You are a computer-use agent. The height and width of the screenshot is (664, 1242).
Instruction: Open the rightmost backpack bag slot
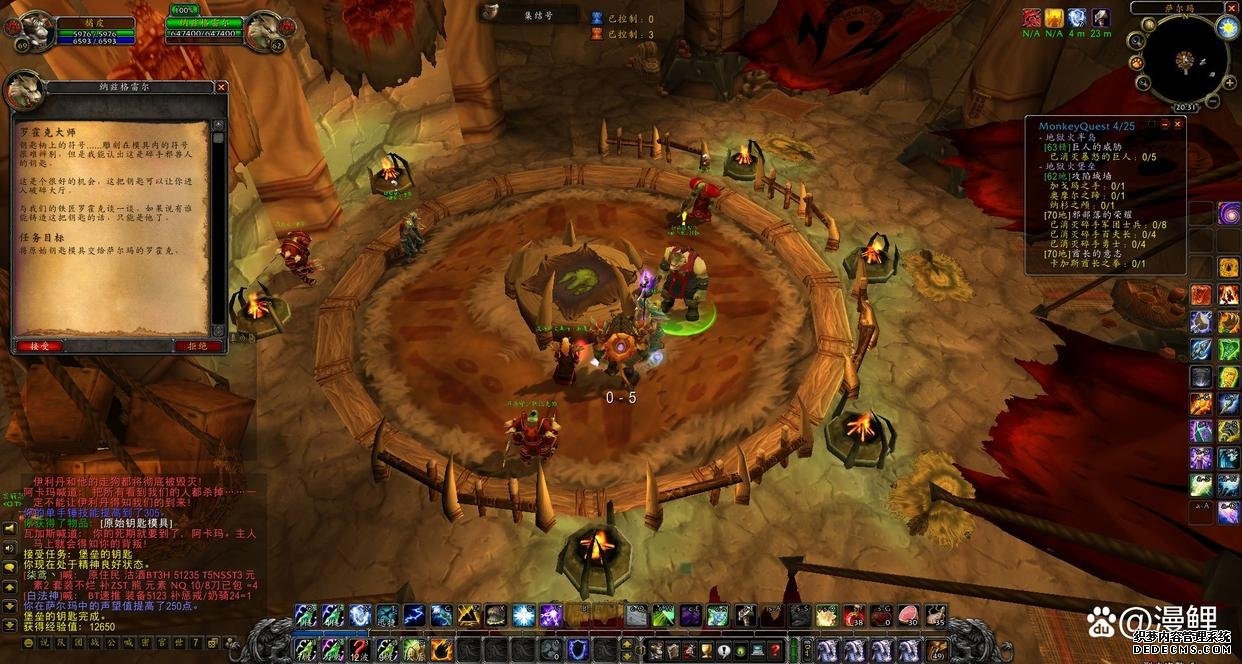tap(937, 650)
